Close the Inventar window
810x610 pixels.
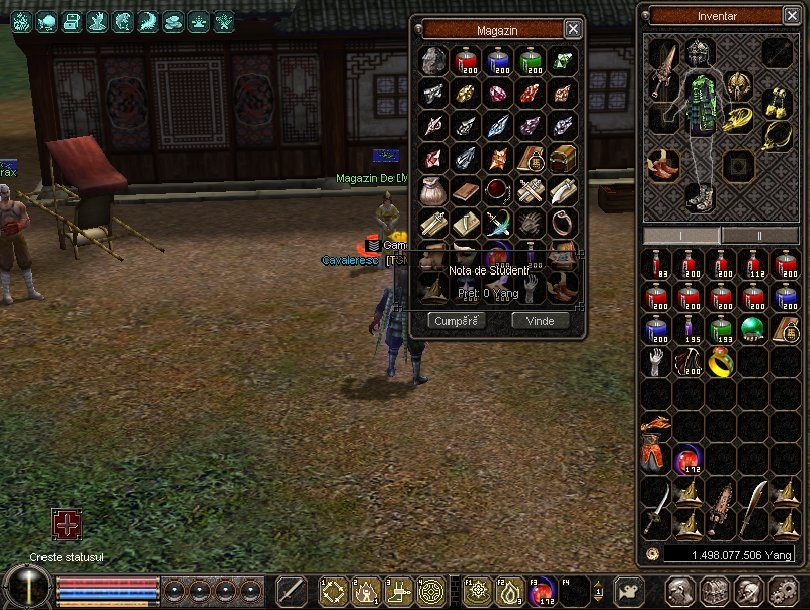793,16
